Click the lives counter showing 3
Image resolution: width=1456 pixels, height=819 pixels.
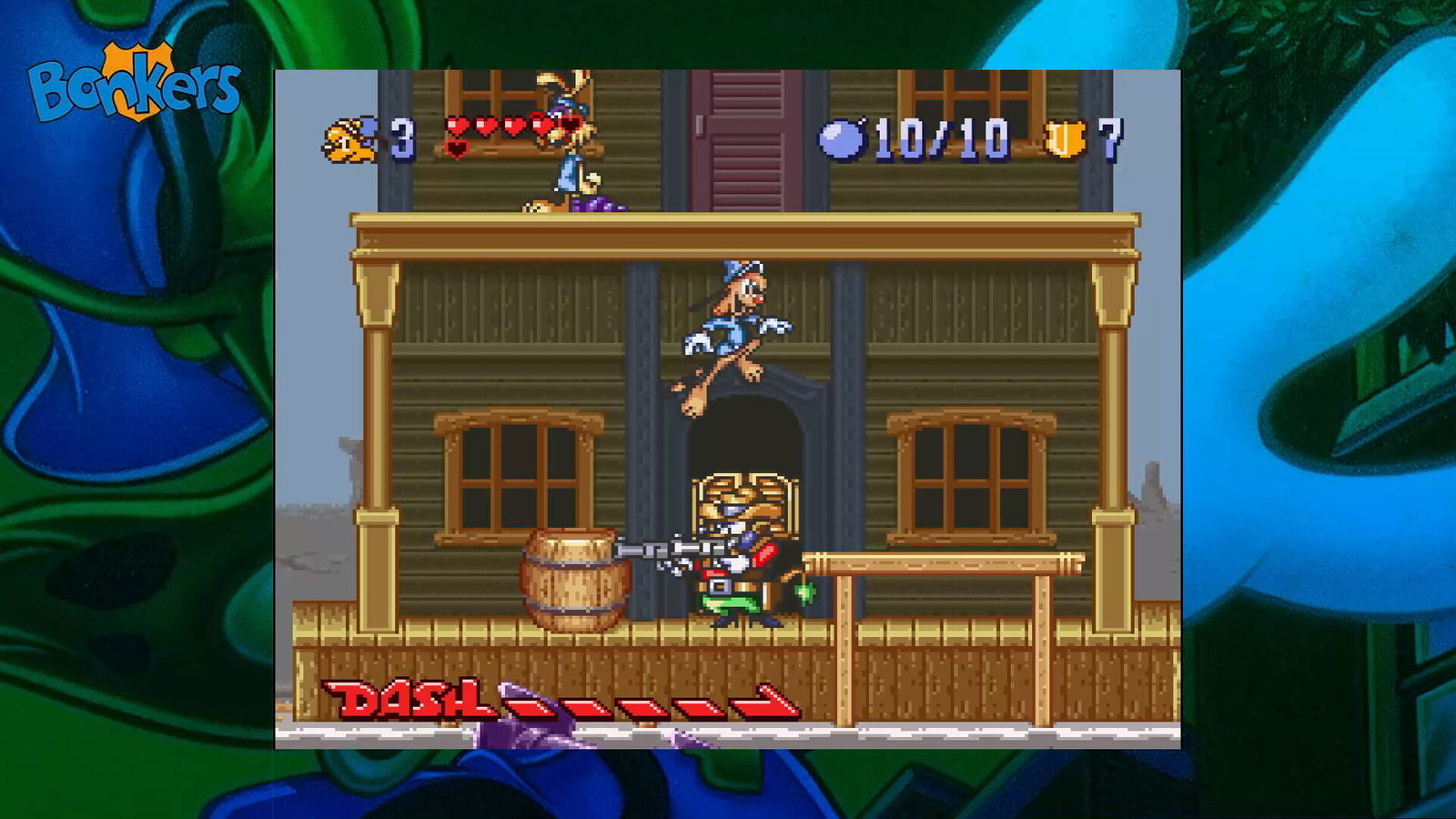[400, 138]
